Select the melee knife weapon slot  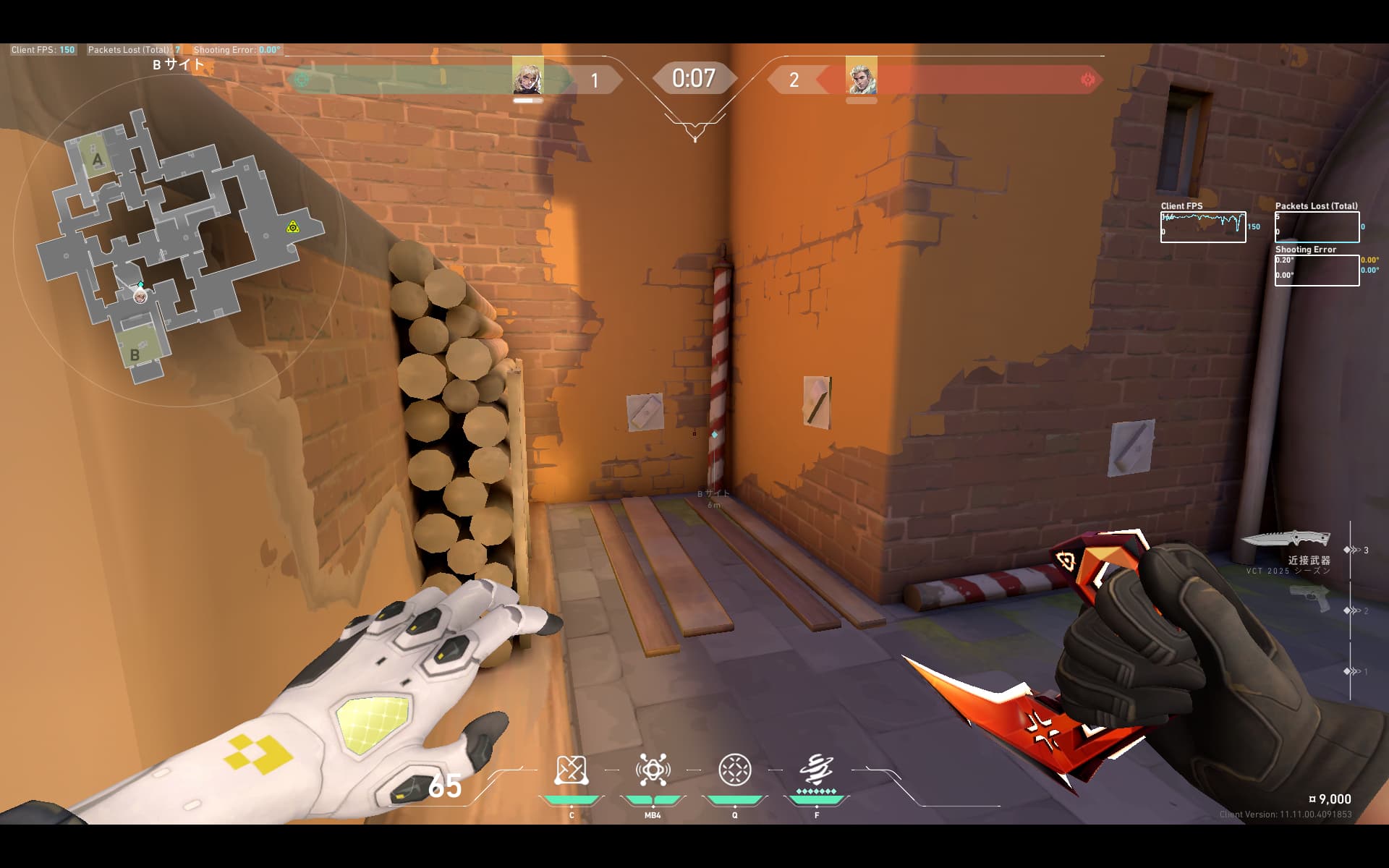(1286, 540)
